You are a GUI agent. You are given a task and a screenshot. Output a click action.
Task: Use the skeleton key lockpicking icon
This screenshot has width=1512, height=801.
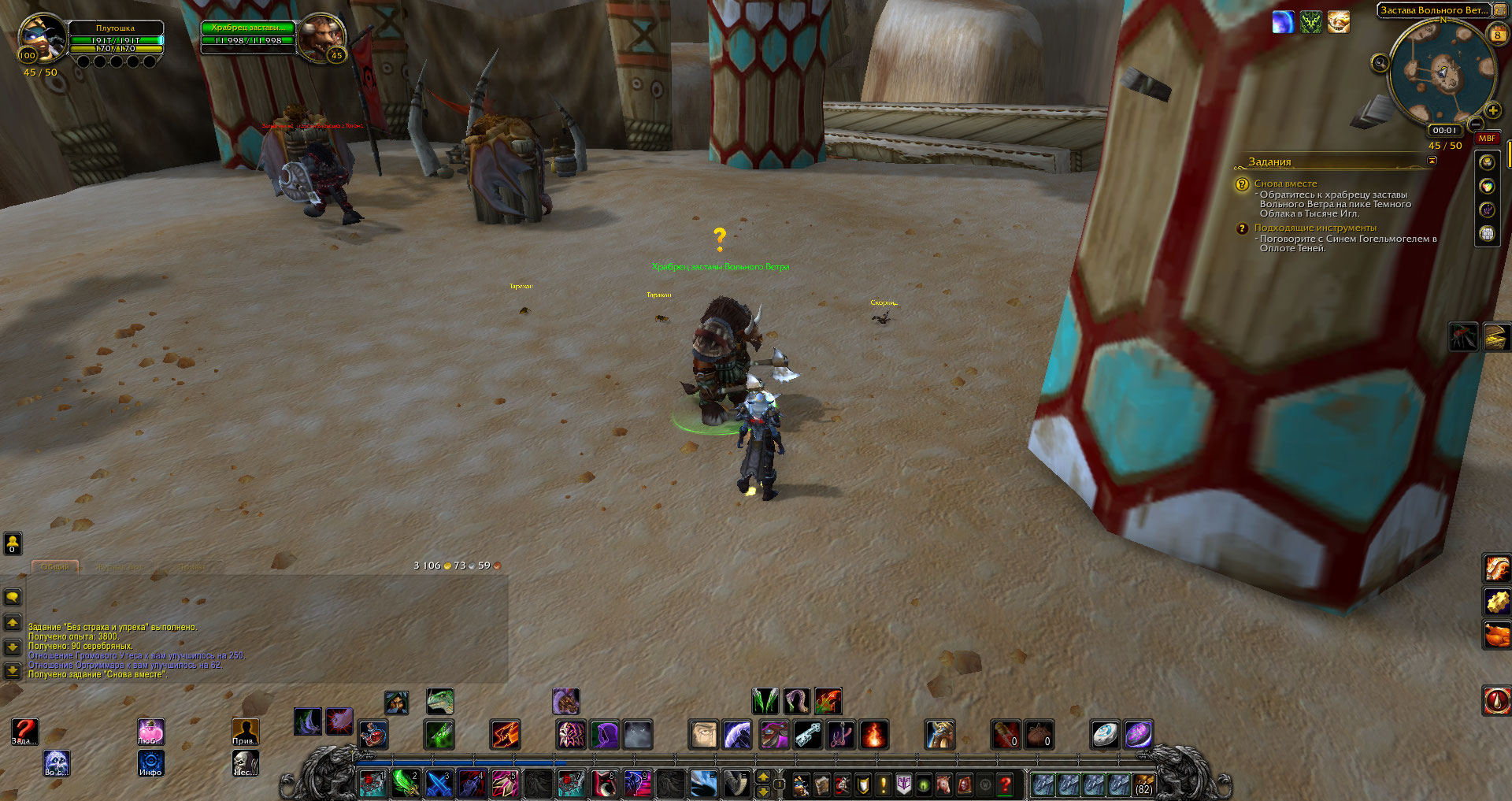pos(808,735)
